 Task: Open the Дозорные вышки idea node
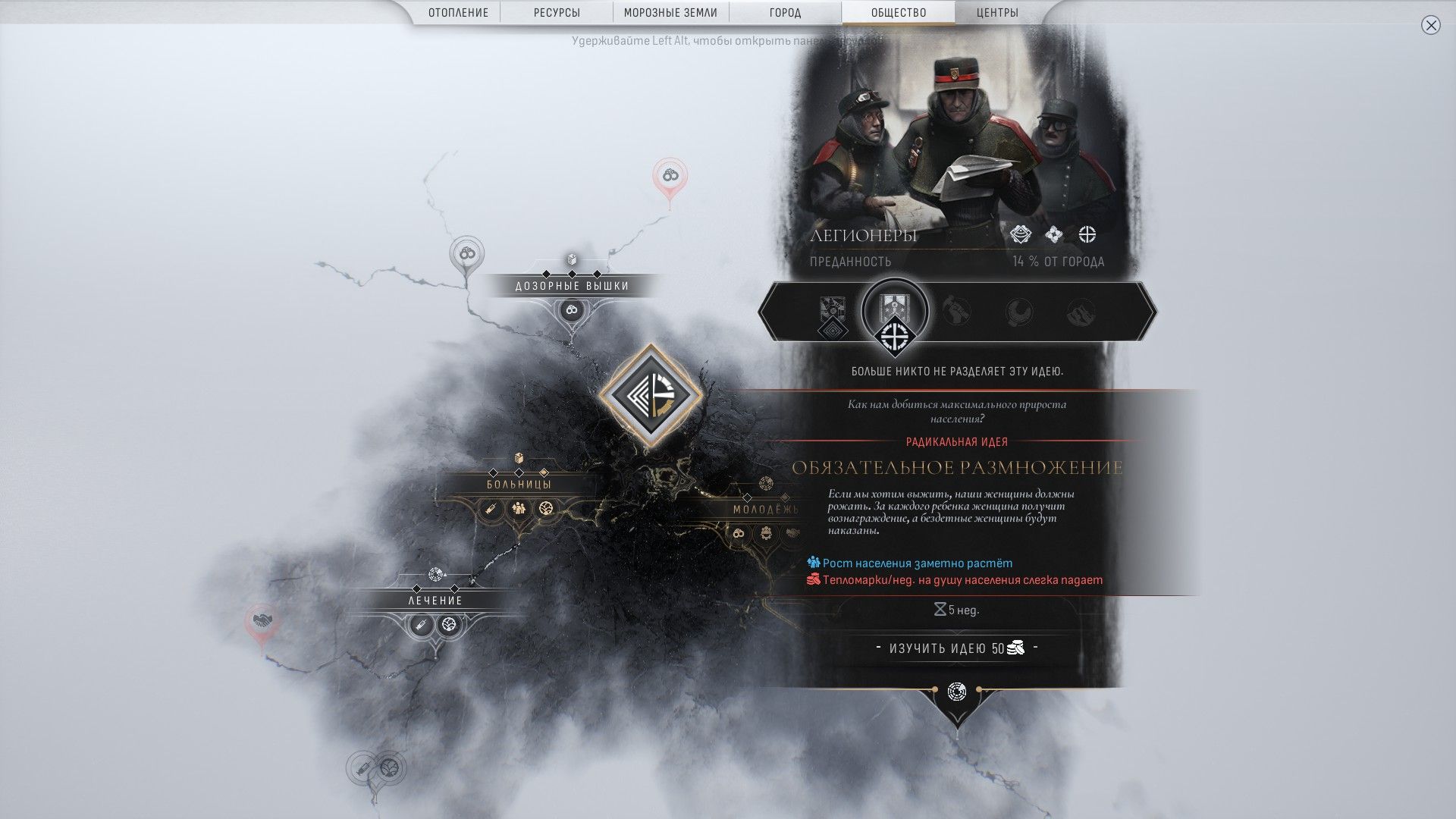coord(572,286)
